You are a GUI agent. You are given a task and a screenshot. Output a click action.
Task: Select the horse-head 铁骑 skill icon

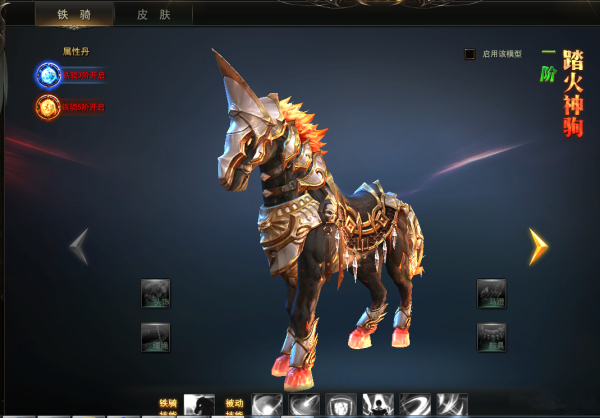[x=199, y=405]
